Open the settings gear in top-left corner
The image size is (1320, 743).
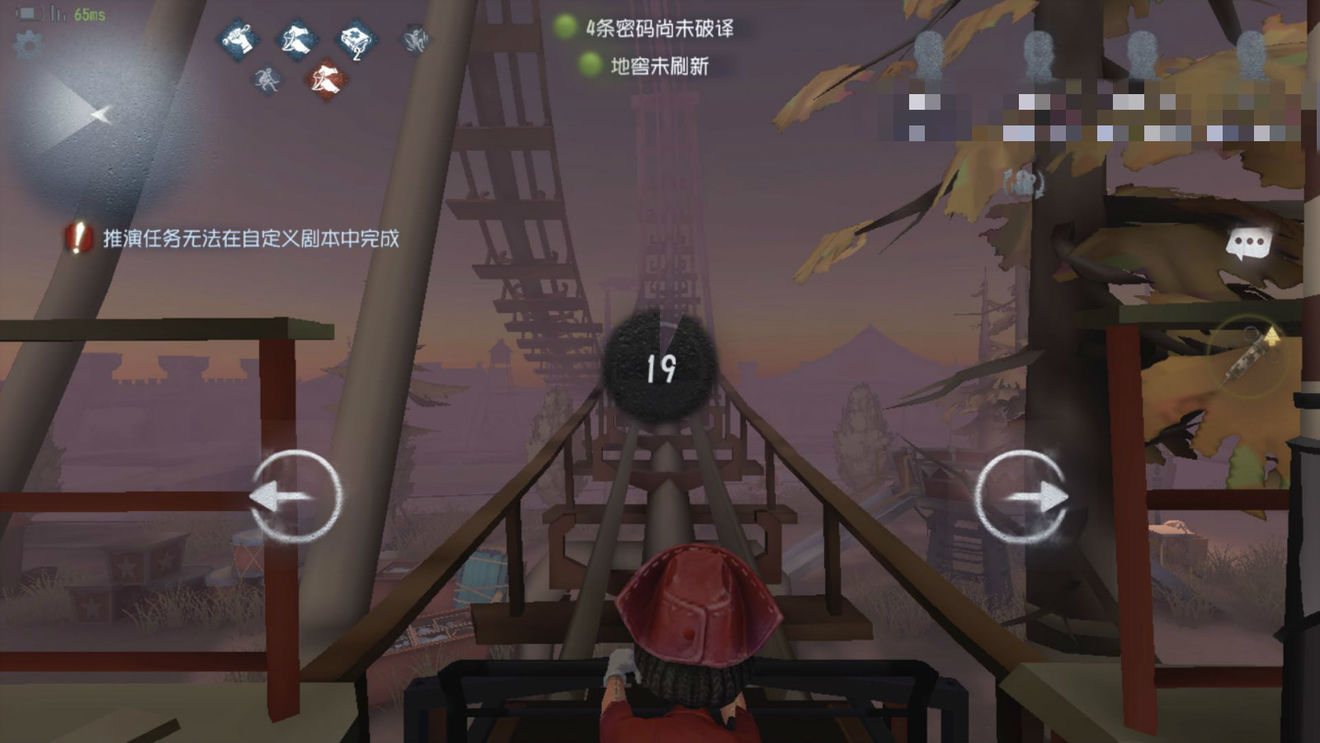pos(30,45)
